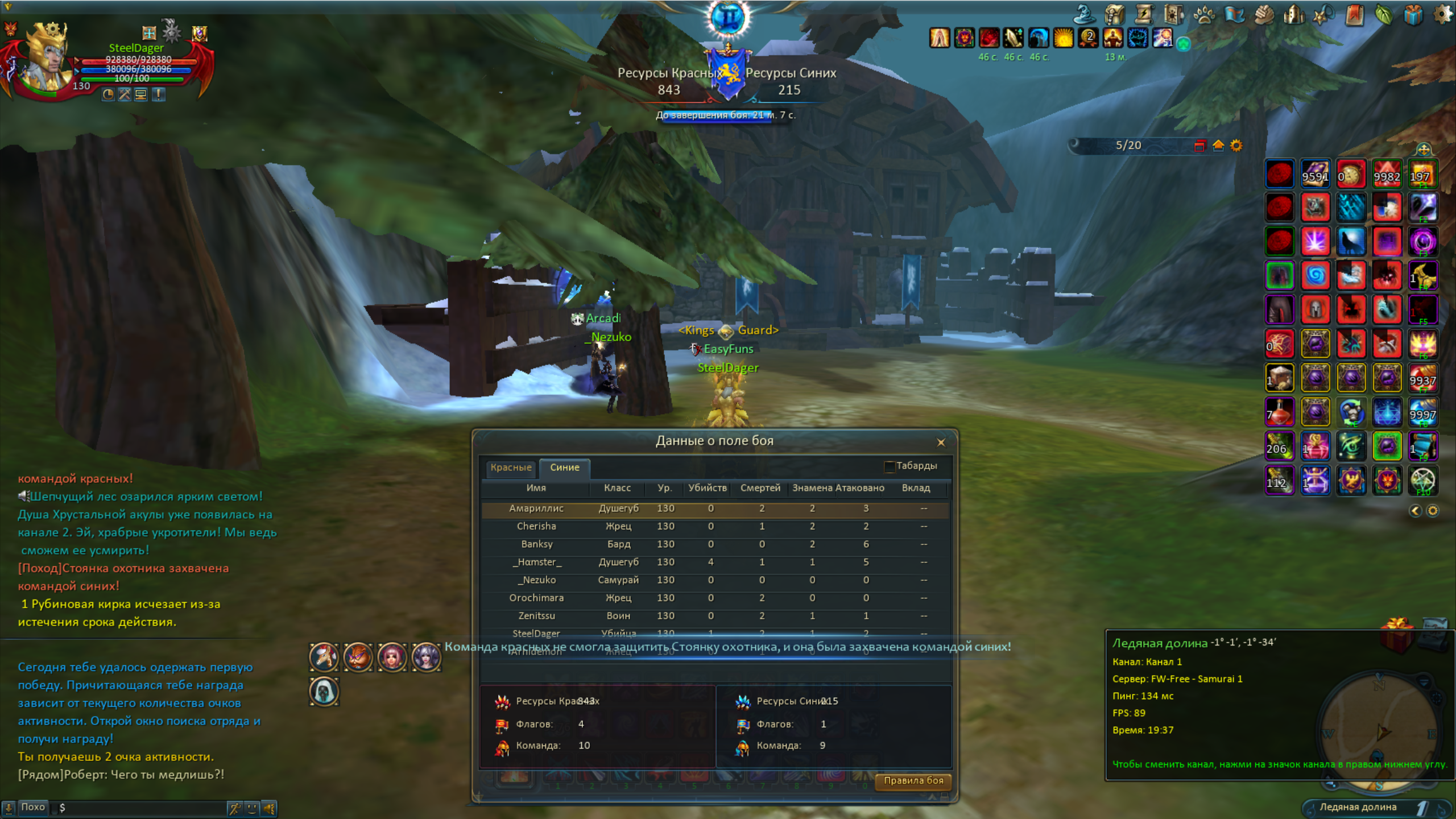The height and width of the screenshot is (819, 1456).
Task: Select the Синие team tab
Action: coord(564,468)
